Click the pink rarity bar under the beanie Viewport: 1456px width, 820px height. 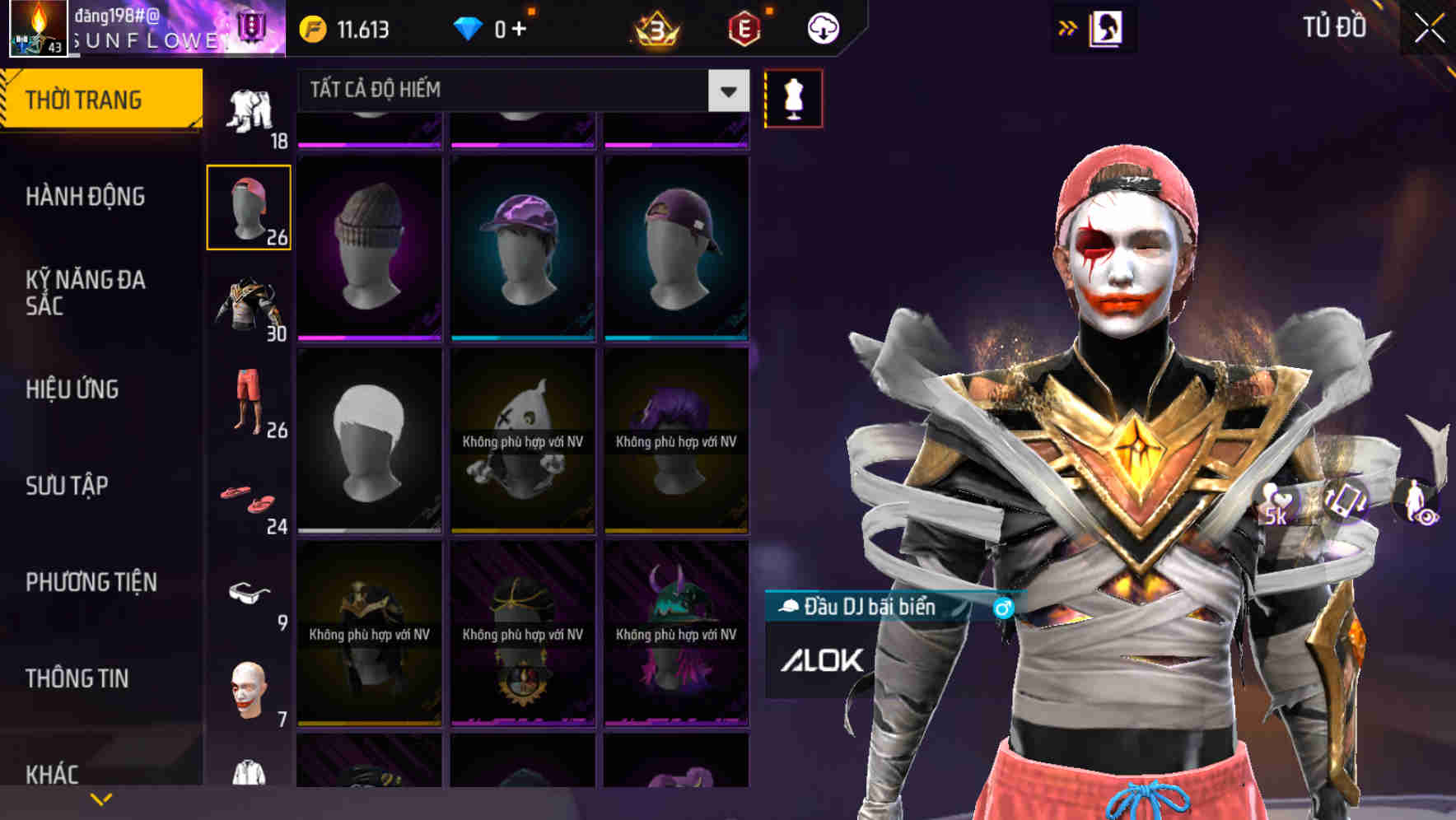369,337
